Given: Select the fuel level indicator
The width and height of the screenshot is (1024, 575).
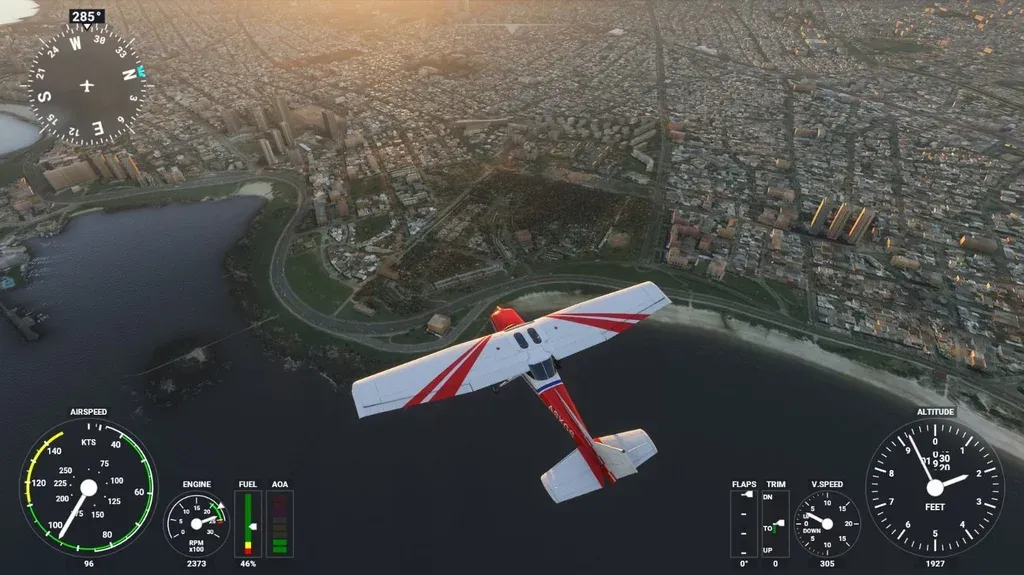Looking at the screenshot, I should (248, 523).
